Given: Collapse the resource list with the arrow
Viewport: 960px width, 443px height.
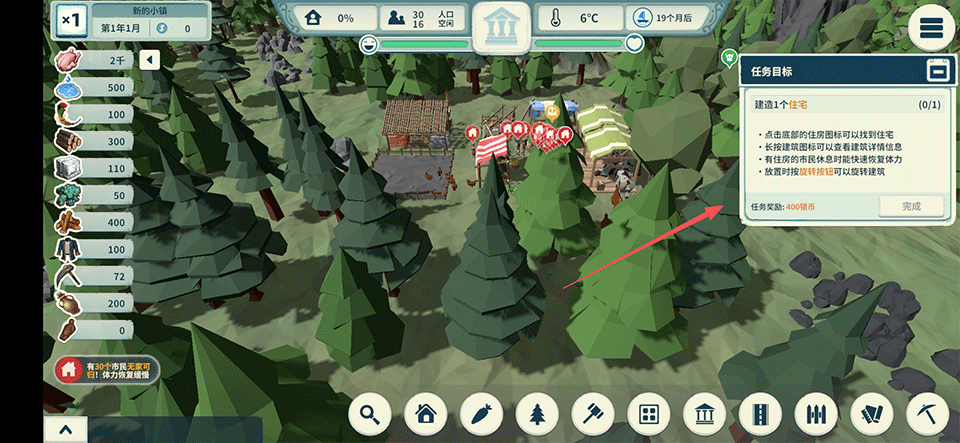Looking at the screenshot, I should [149, 61].
